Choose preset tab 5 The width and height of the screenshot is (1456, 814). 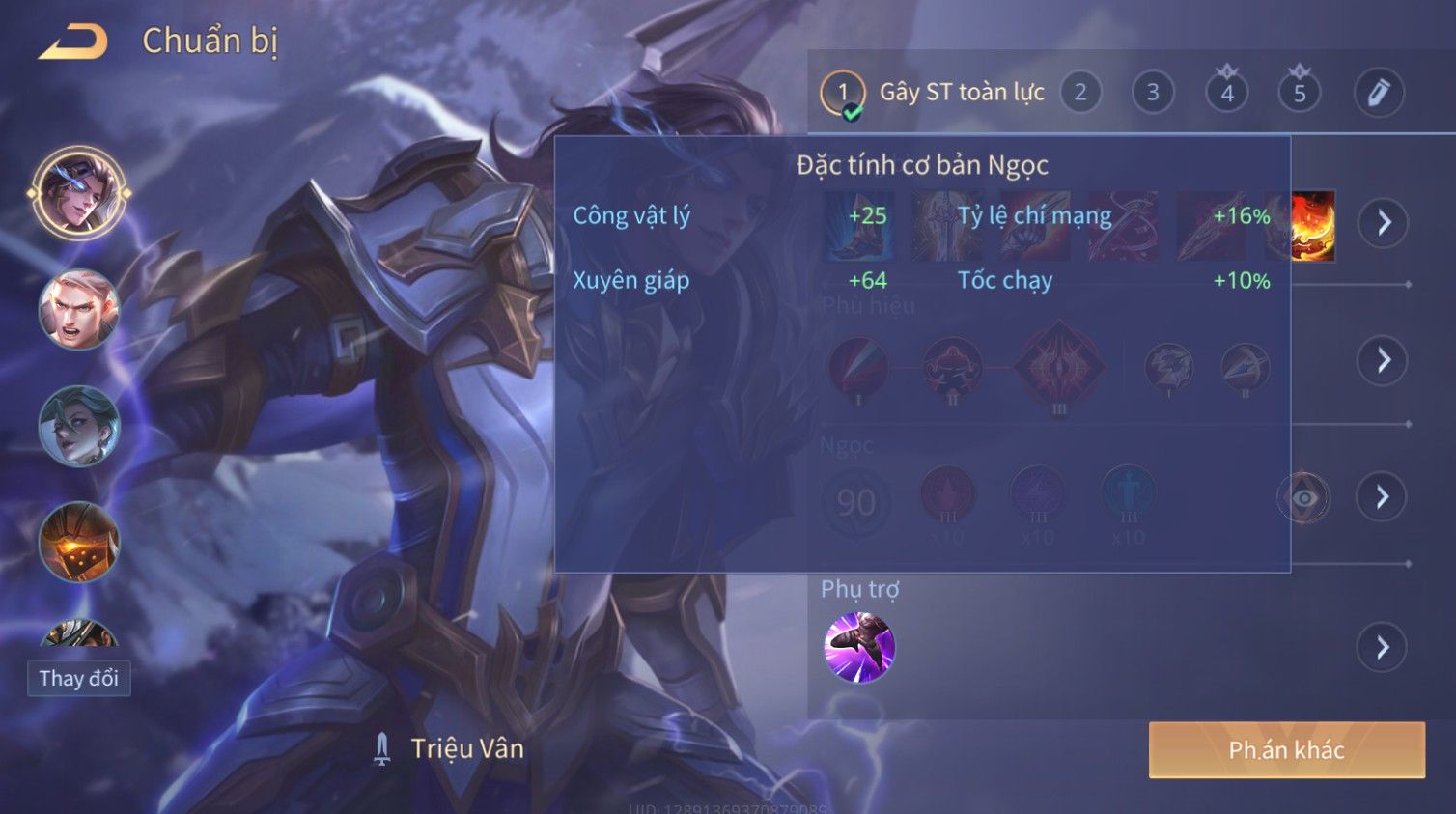[1300, 93]
